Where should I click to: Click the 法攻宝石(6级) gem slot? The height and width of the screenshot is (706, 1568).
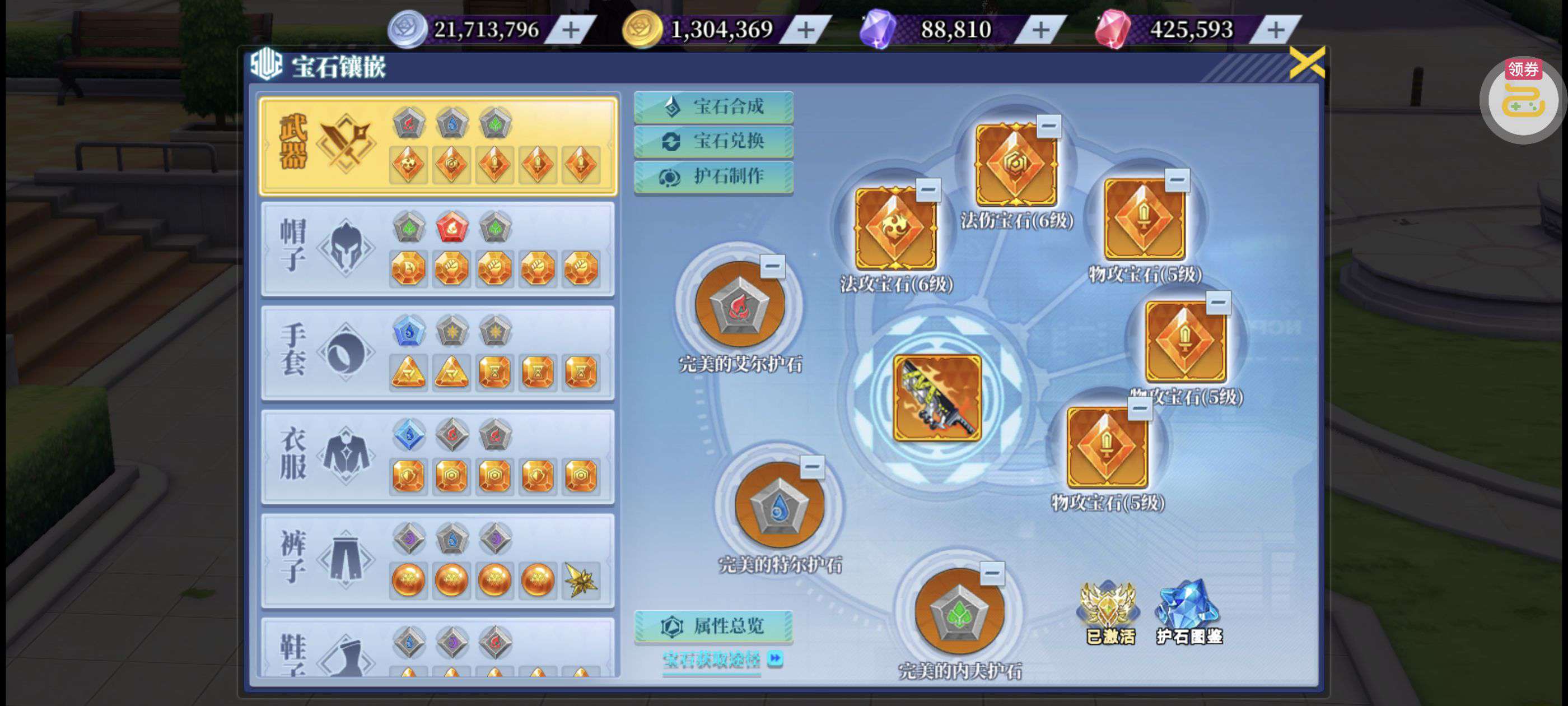[895, 229]
